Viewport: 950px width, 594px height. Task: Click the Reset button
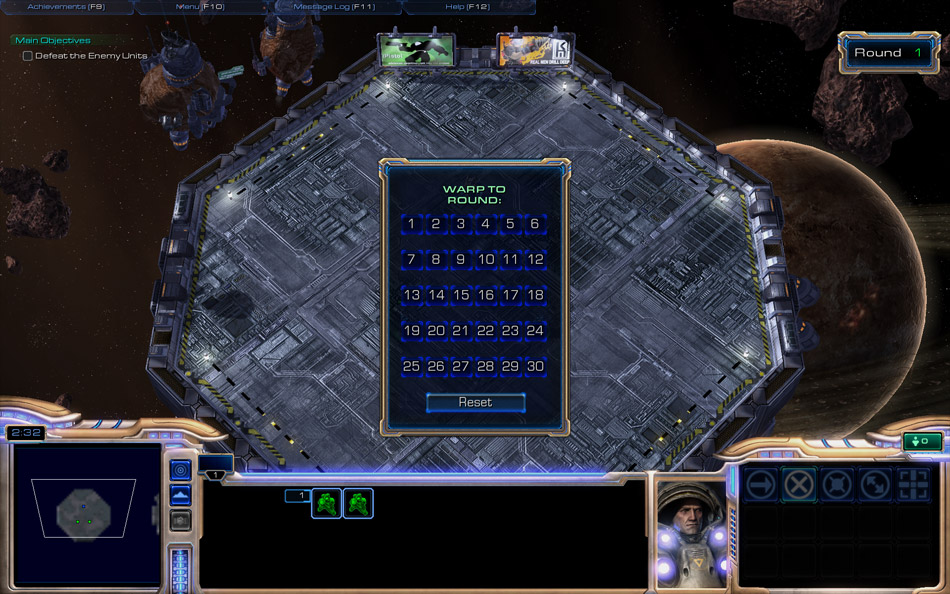click(x=475, y=402)
